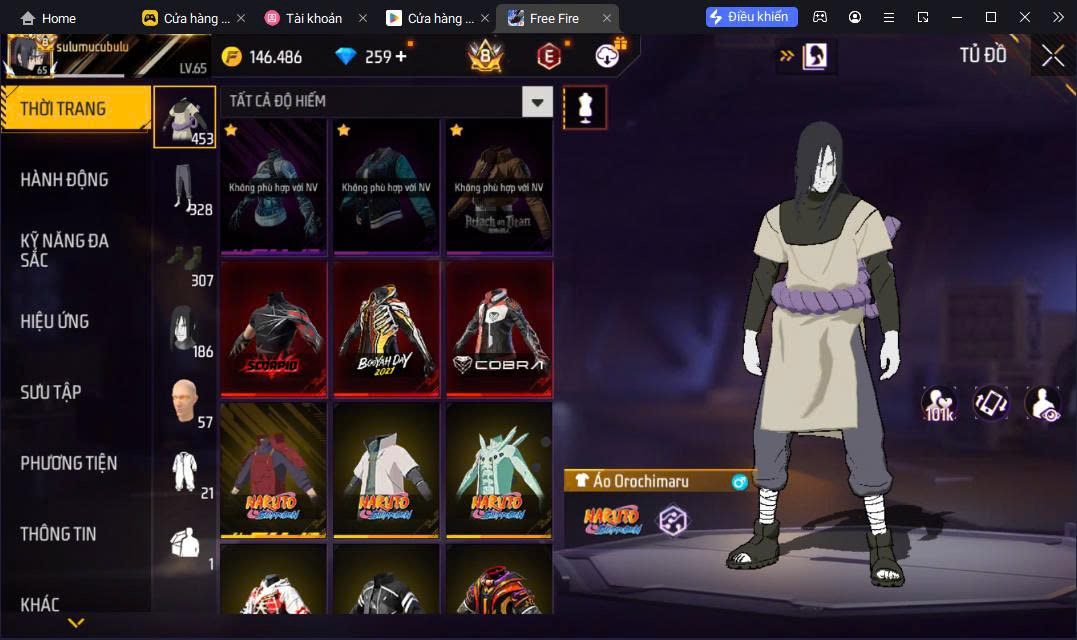Choose the shoes subcategory icon
This screenshot has height=640, width=1077.
coord(183,259)
